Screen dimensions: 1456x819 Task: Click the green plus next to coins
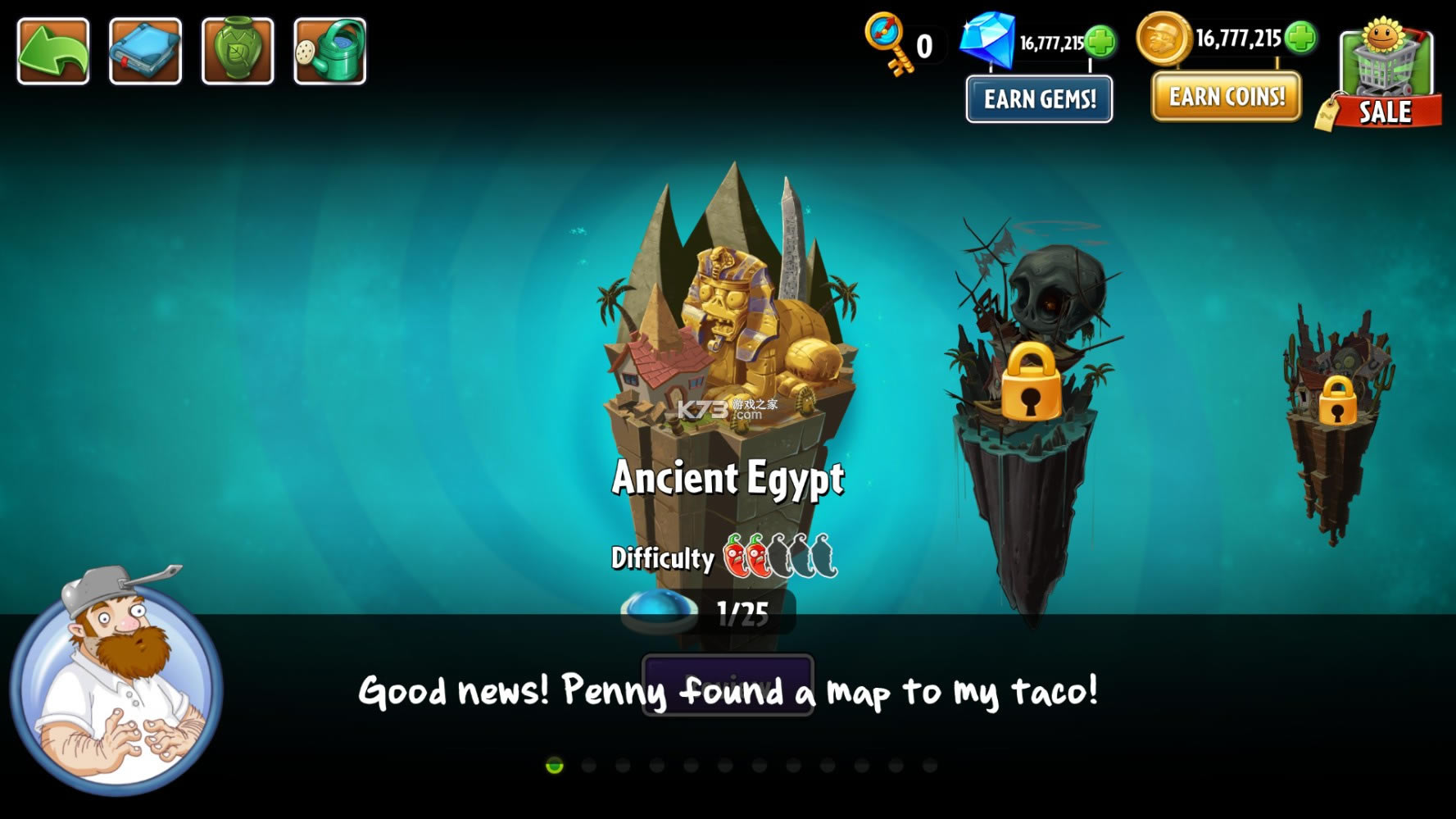[1301, 39]
